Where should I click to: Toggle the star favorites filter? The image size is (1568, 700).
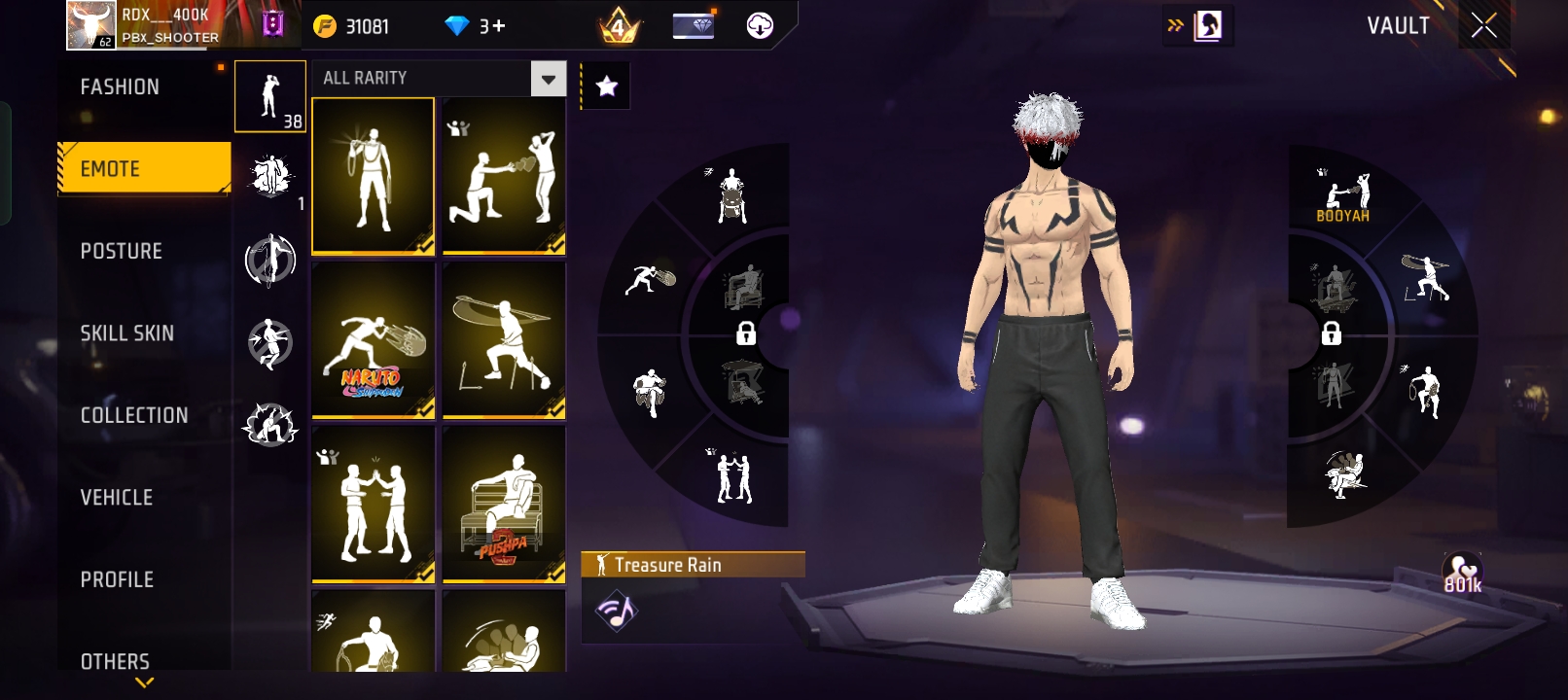click(x=607, y=87)
